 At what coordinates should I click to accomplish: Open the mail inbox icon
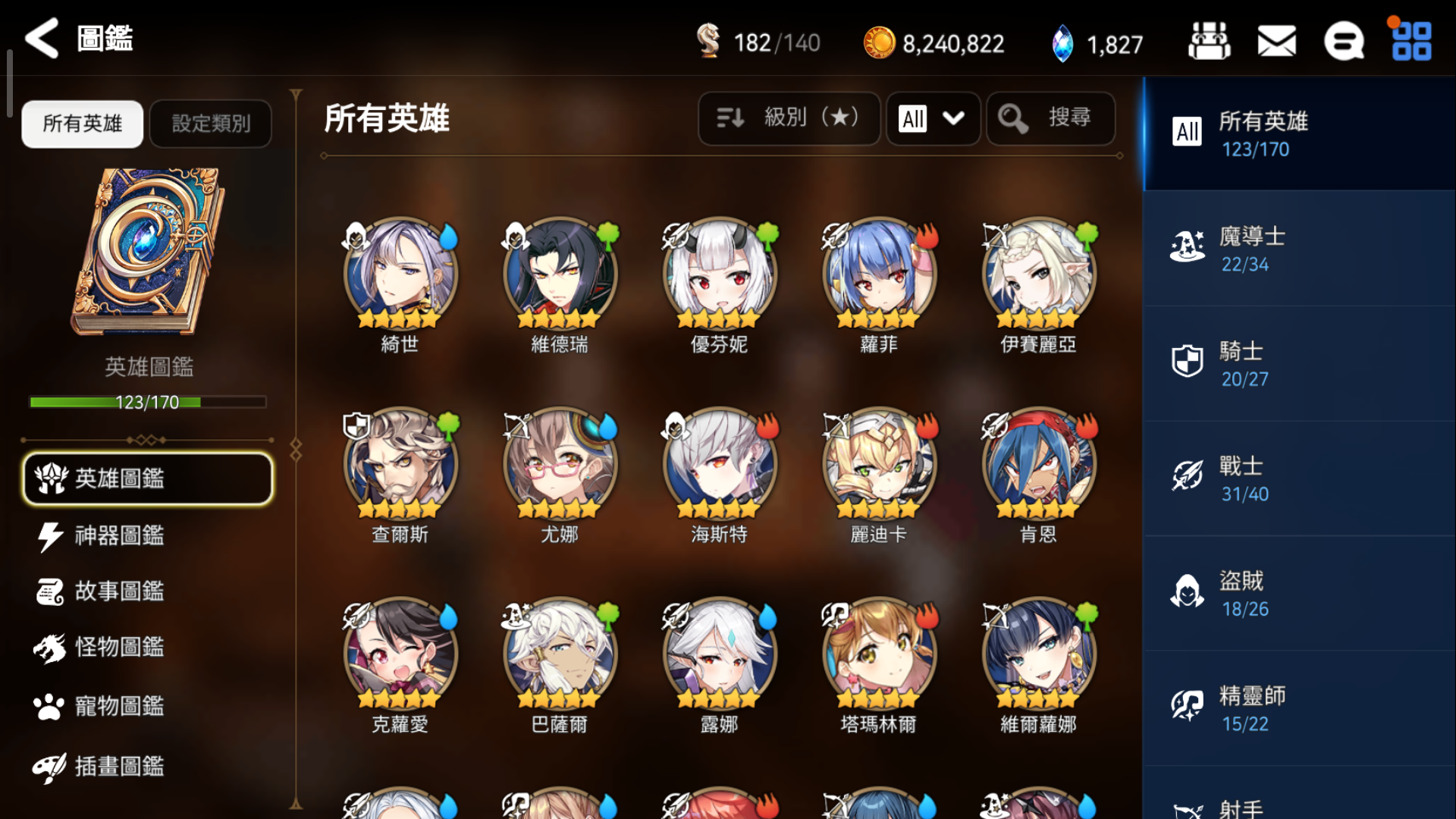click(x=1276, y=42)
